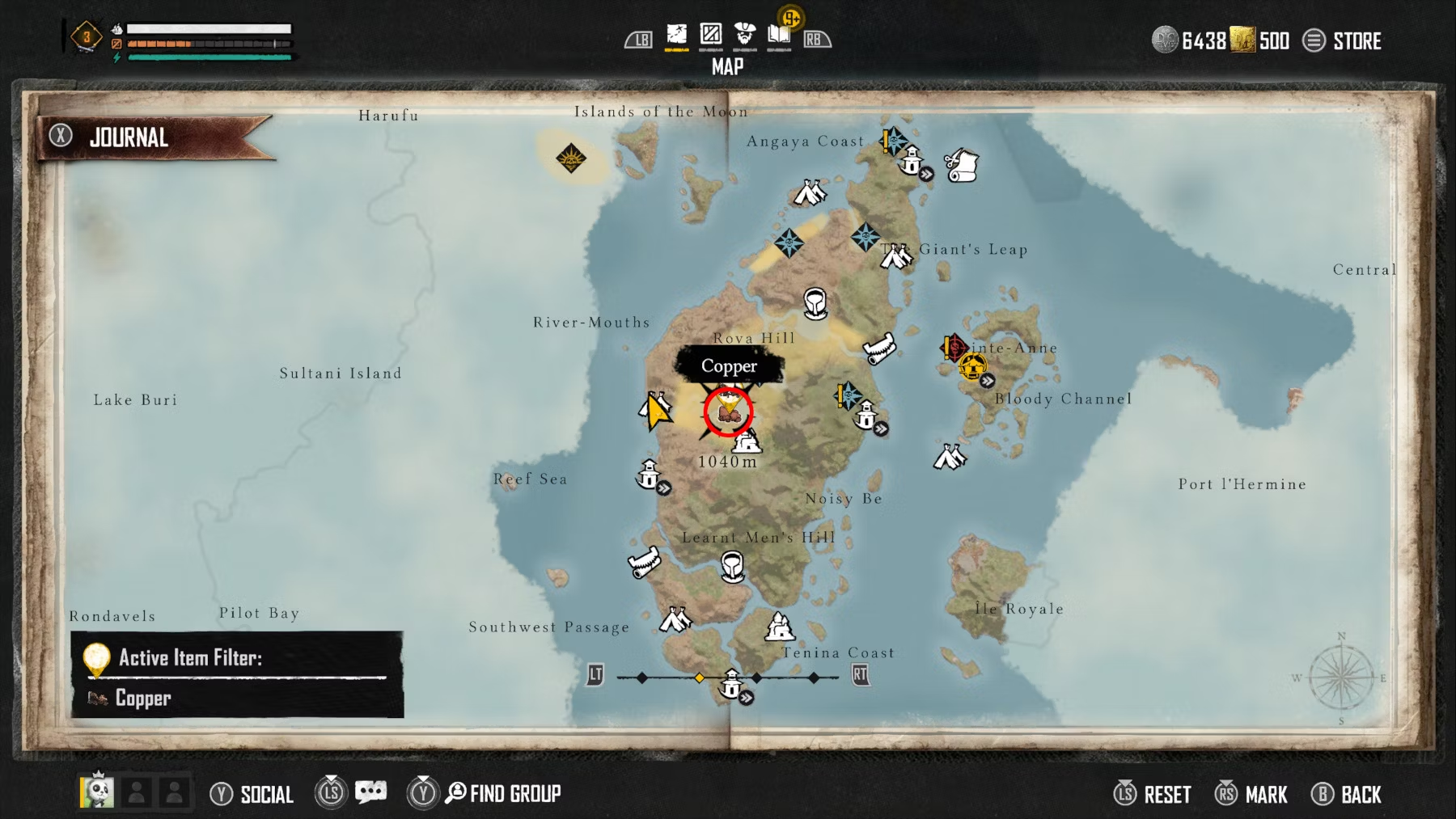The image size is (1456, 819).
Task: Select the circled Copper marker on the map
Action: tap(728, 411)
